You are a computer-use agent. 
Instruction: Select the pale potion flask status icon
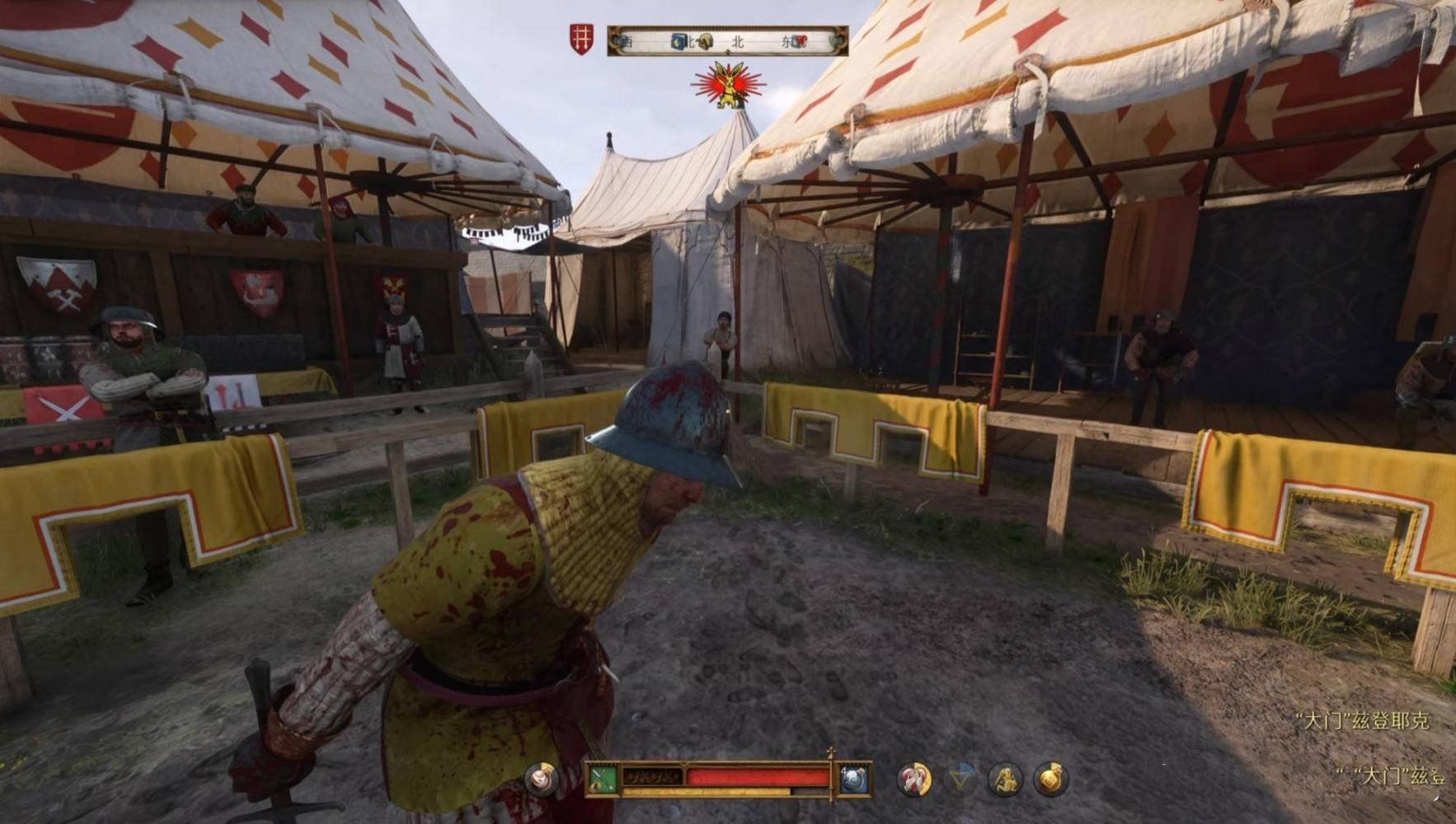tap(542, 778)
